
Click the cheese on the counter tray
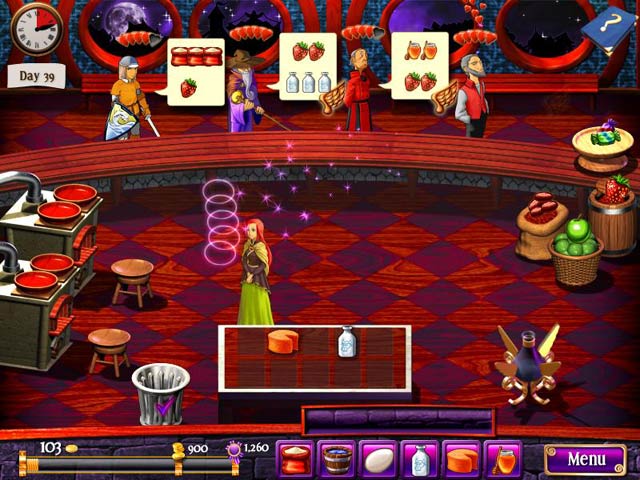click(283, 342)
